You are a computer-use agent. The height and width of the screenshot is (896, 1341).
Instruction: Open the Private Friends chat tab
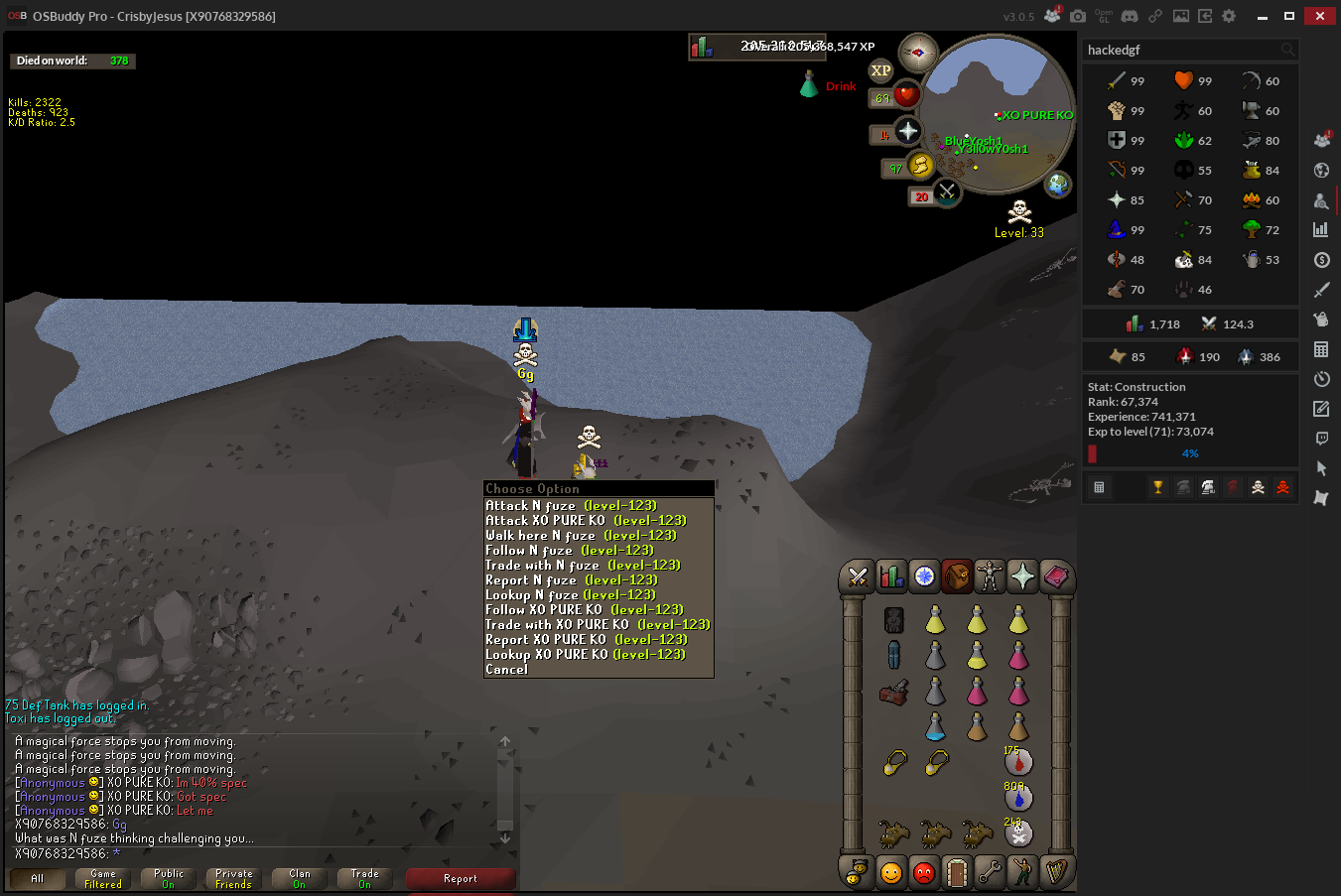(x=234, y=879)
